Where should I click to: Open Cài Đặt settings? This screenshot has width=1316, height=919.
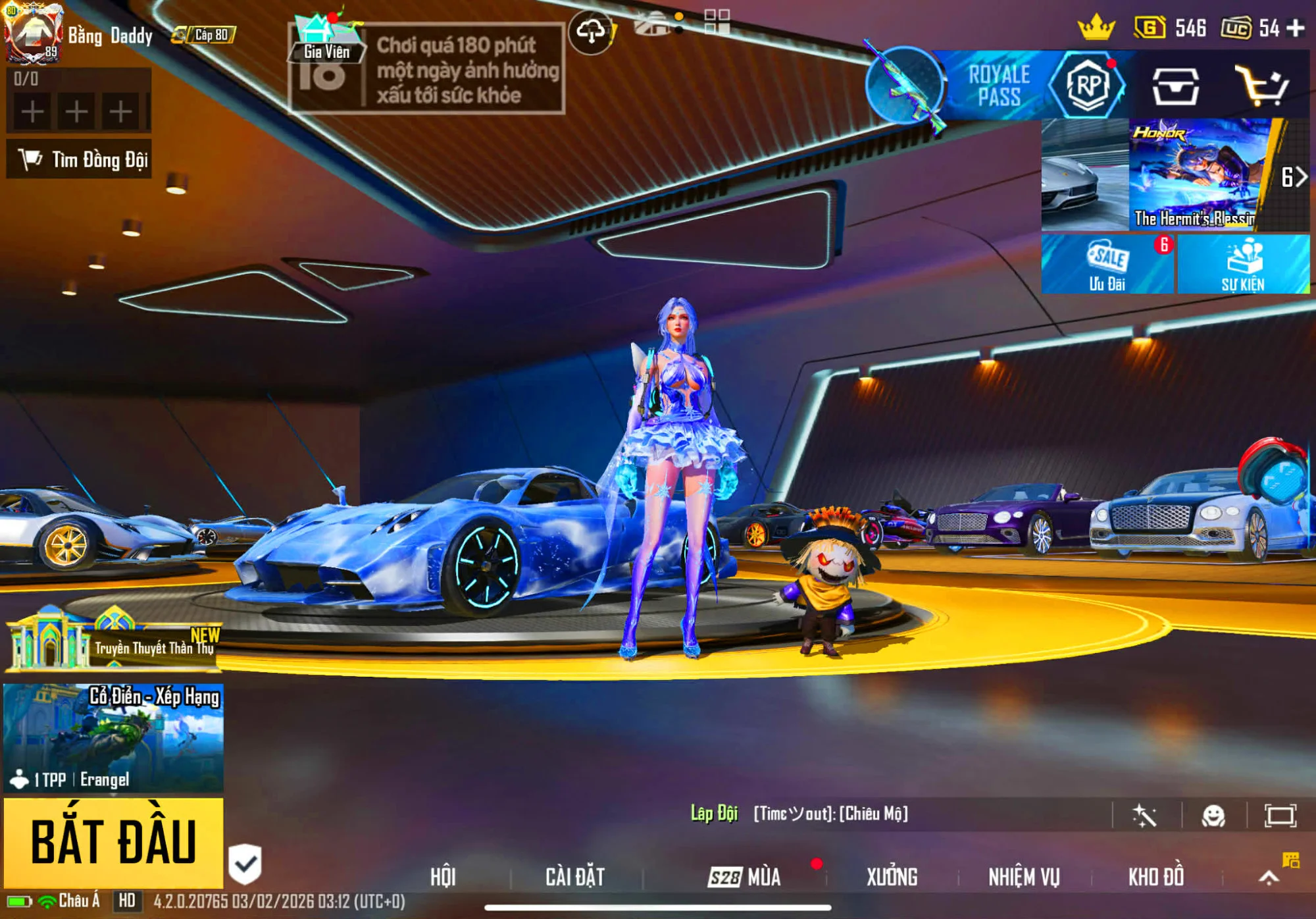575,877
